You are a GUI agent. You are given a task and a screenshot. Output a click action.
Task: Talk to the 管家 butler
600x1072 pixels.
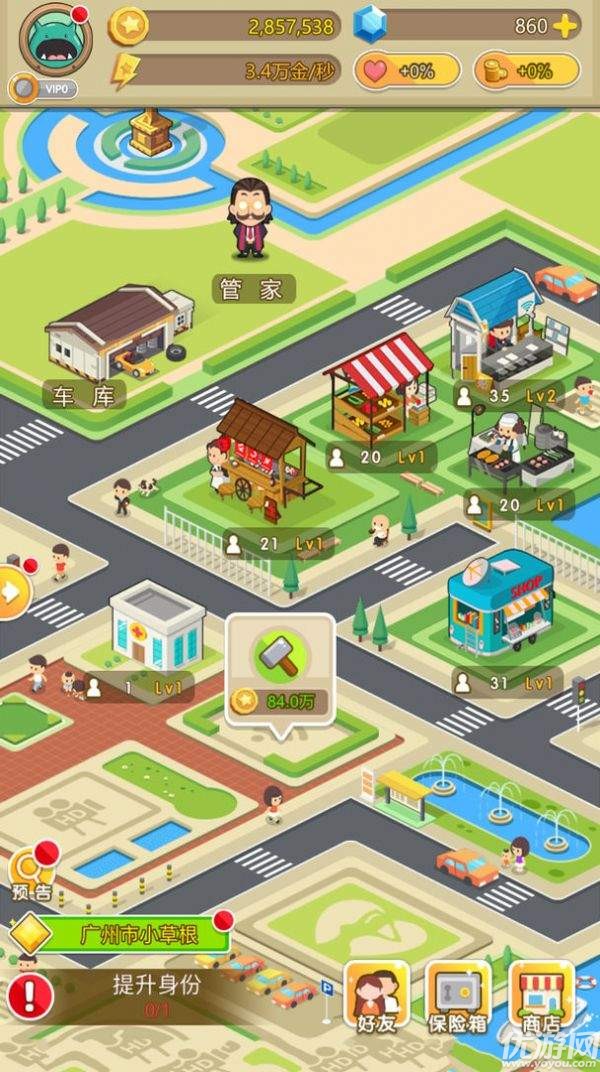[x=252, y=220]
